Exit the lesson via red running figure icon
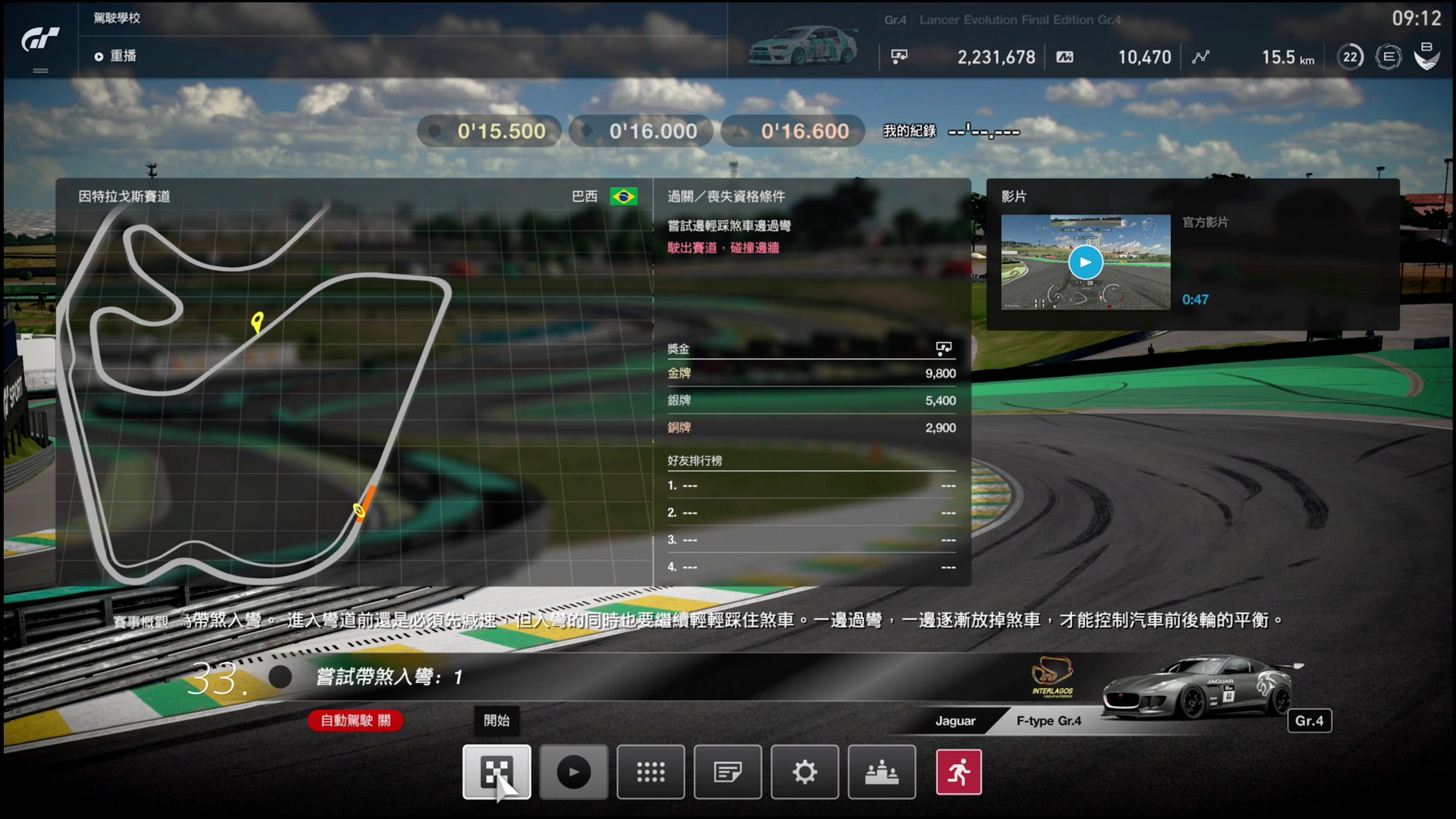This screenshot has width=1456, height=819. coord(959,772)
